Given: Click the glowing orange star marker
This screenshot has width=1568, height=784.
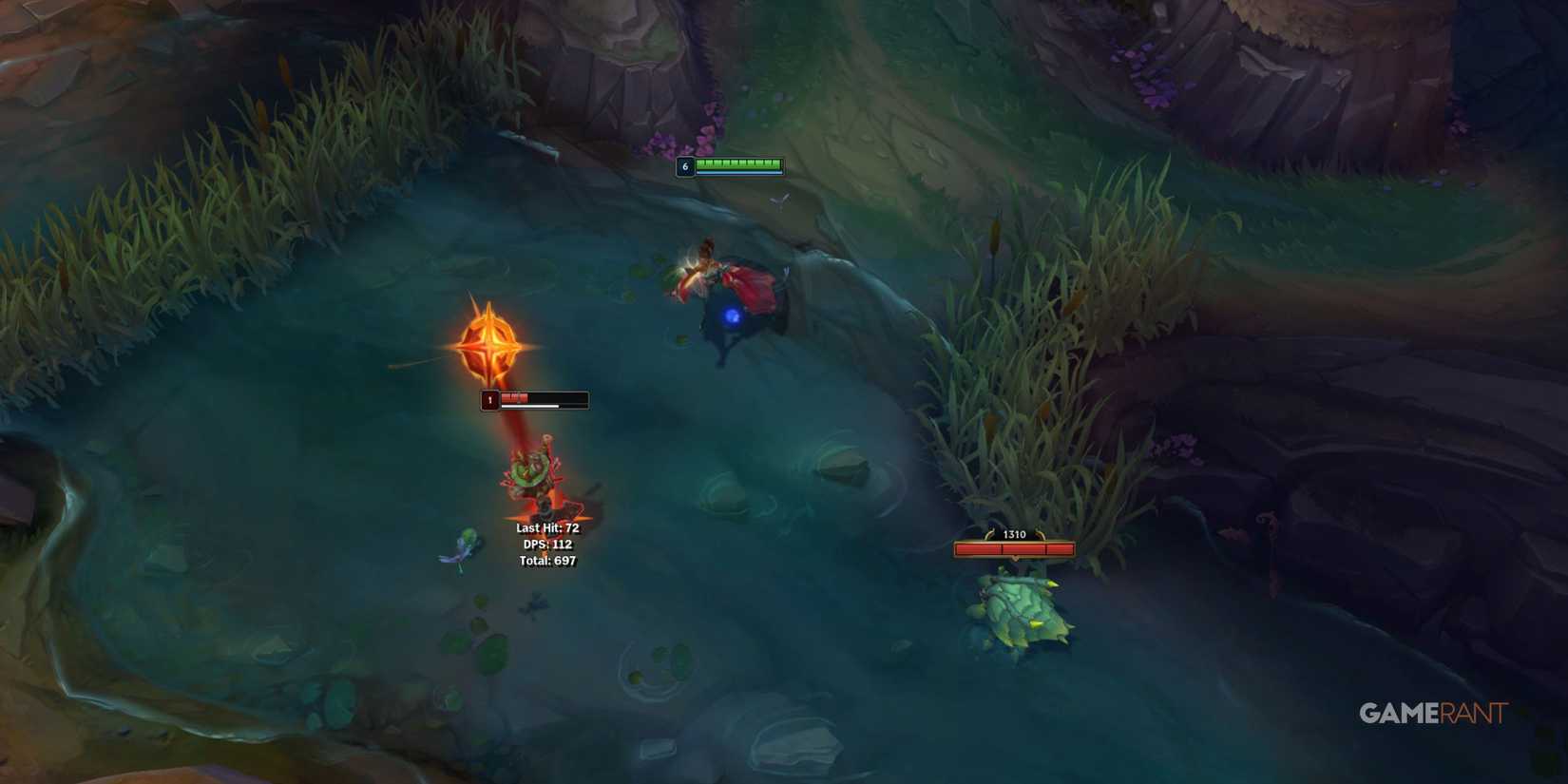Looking at the screenshot, I should 488,345.
